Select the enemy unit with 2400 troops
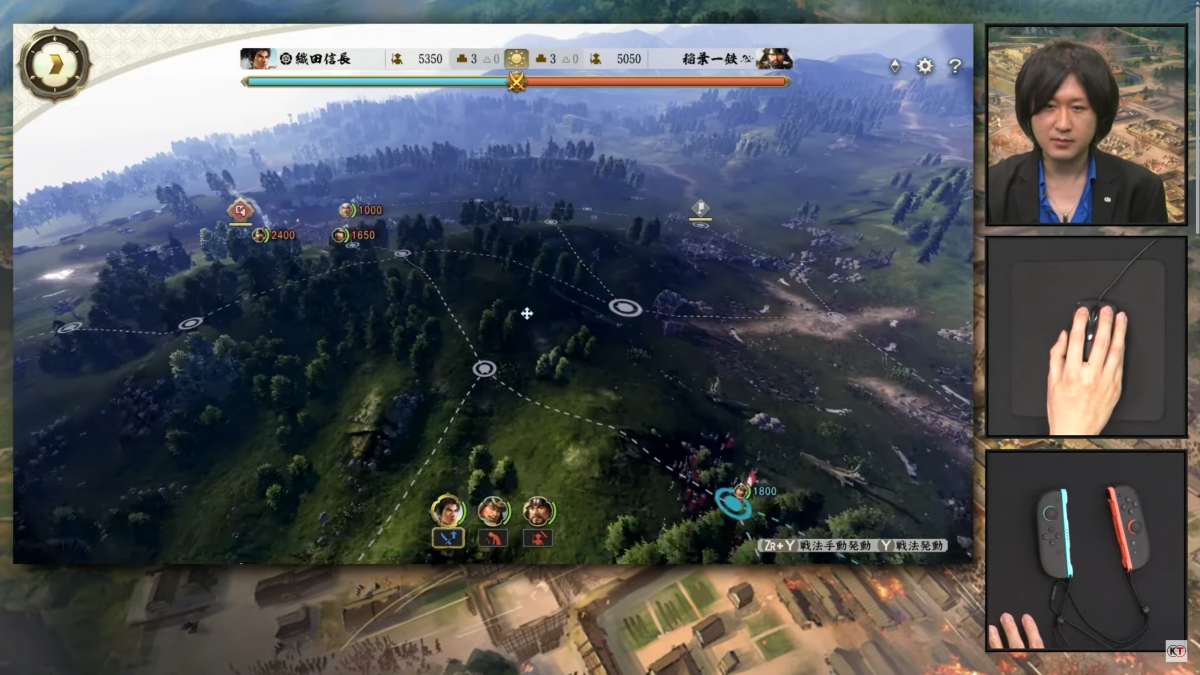The width and height of the screenshot is (1200, 675). click(x=260, y=235)
